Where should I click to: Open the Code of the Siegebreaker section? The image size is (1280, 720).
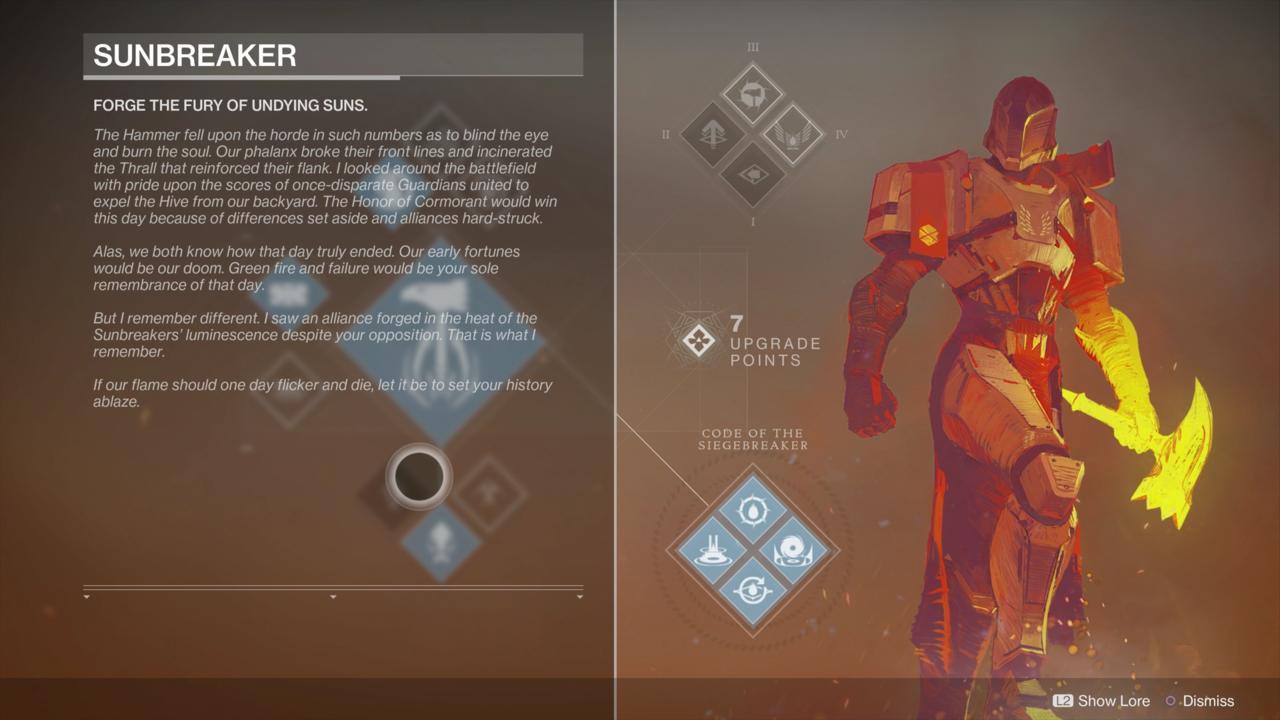pyautogui.click(x=752, y=437)
